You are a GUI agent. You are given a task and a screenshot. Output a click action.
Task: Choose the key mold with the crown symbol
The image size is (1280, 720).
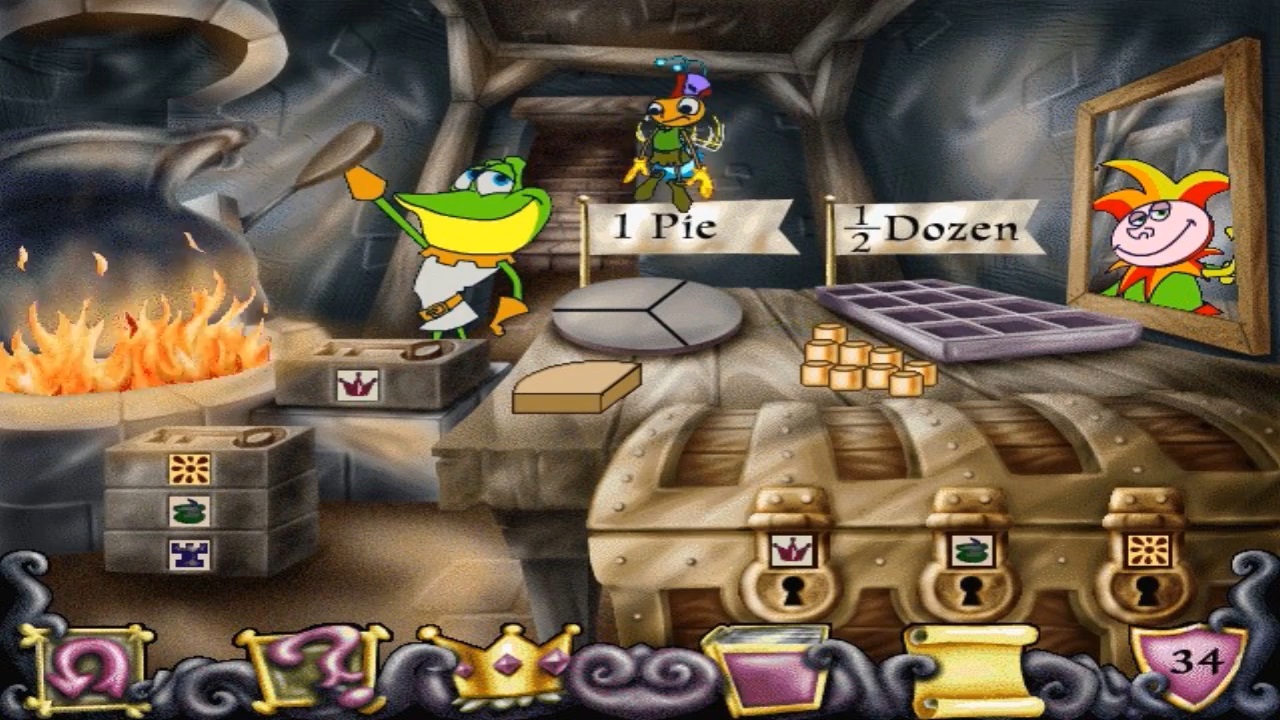pyautogui.click(x=380, y=373)
